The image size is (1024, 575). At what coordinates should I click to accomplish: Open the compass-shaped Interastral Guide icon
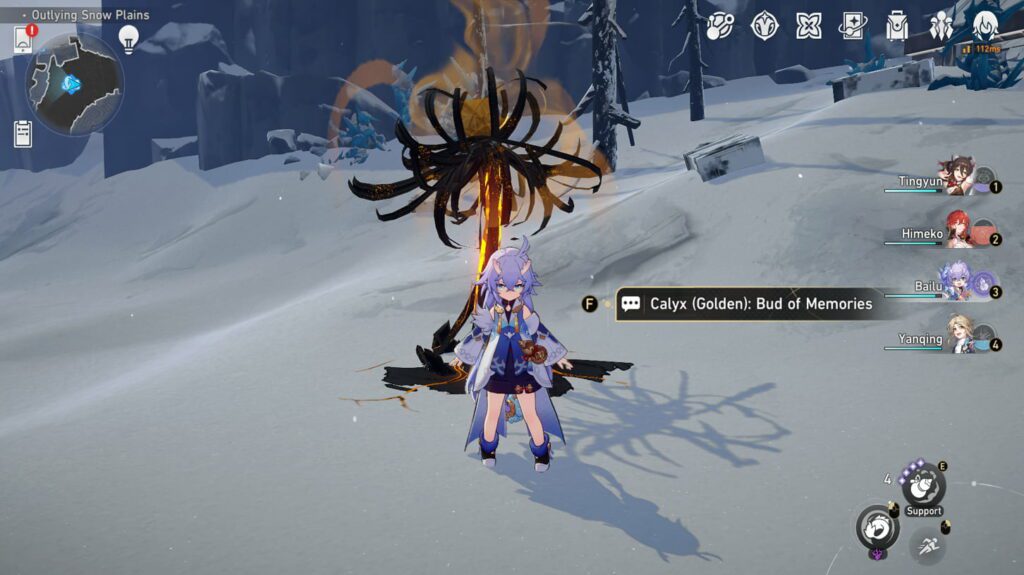[764, 25]
